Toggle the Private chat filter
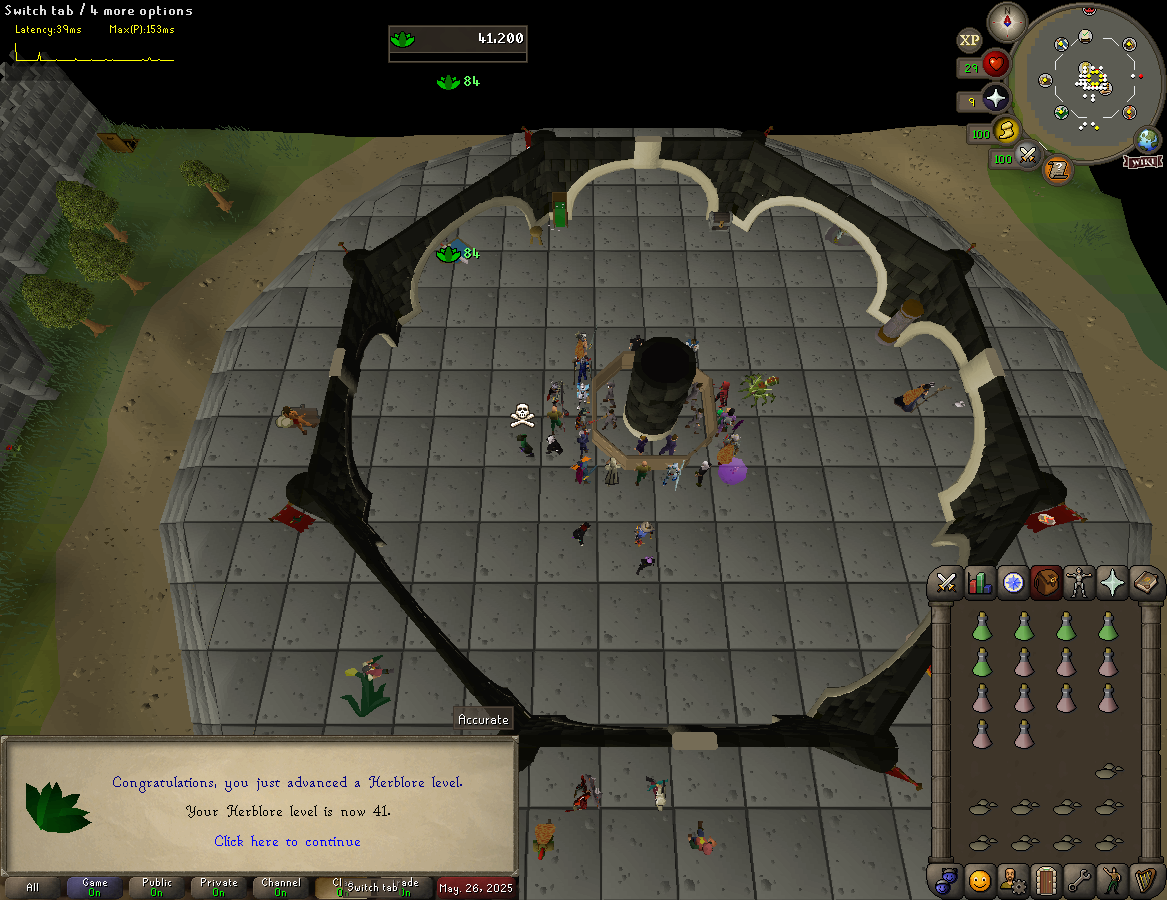The height and width of the screenshot is (900, 1167). click(219, 887)
